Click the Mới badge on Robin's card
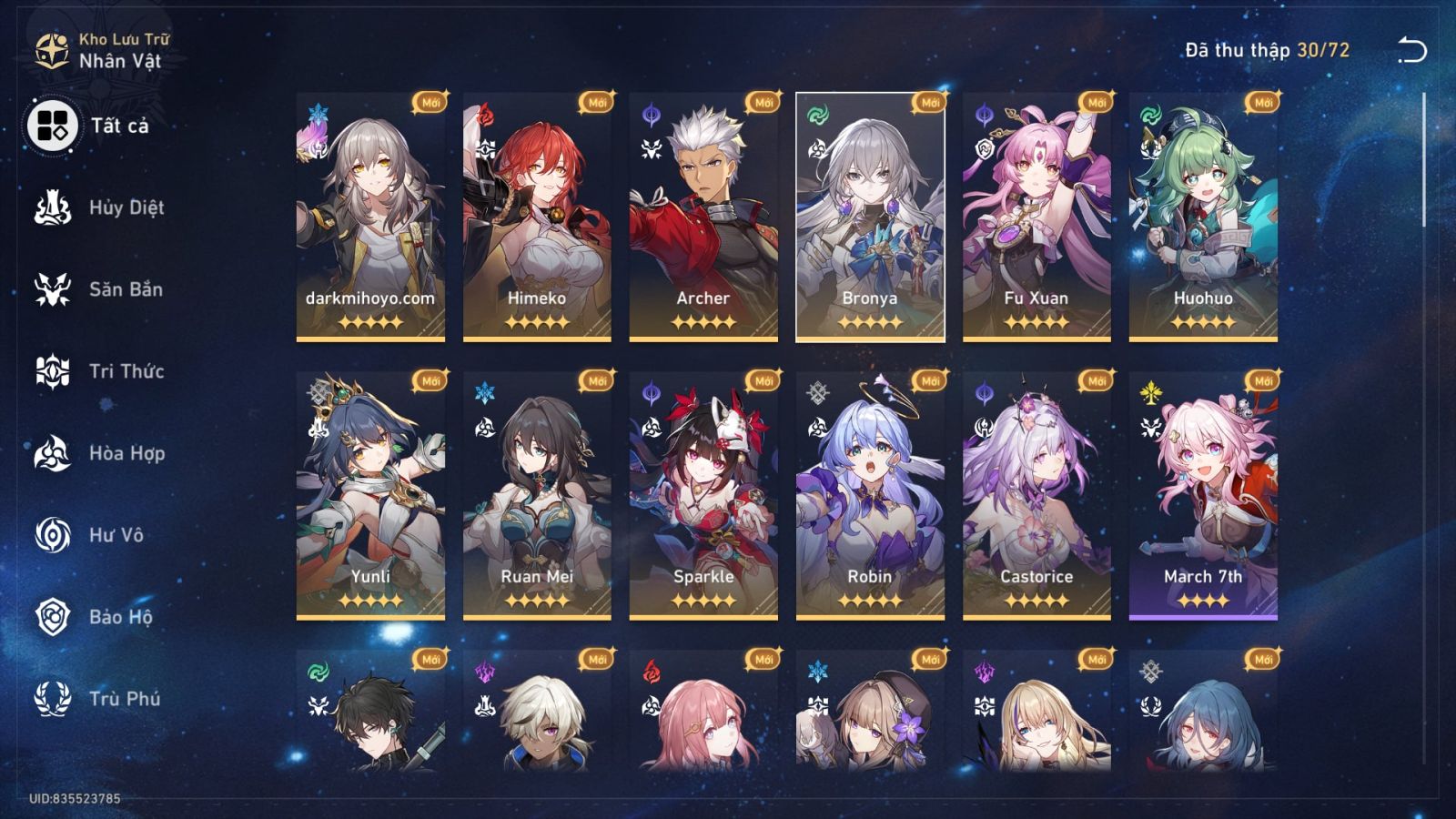Screen dimensions: 1456x819 coord(929,381)
